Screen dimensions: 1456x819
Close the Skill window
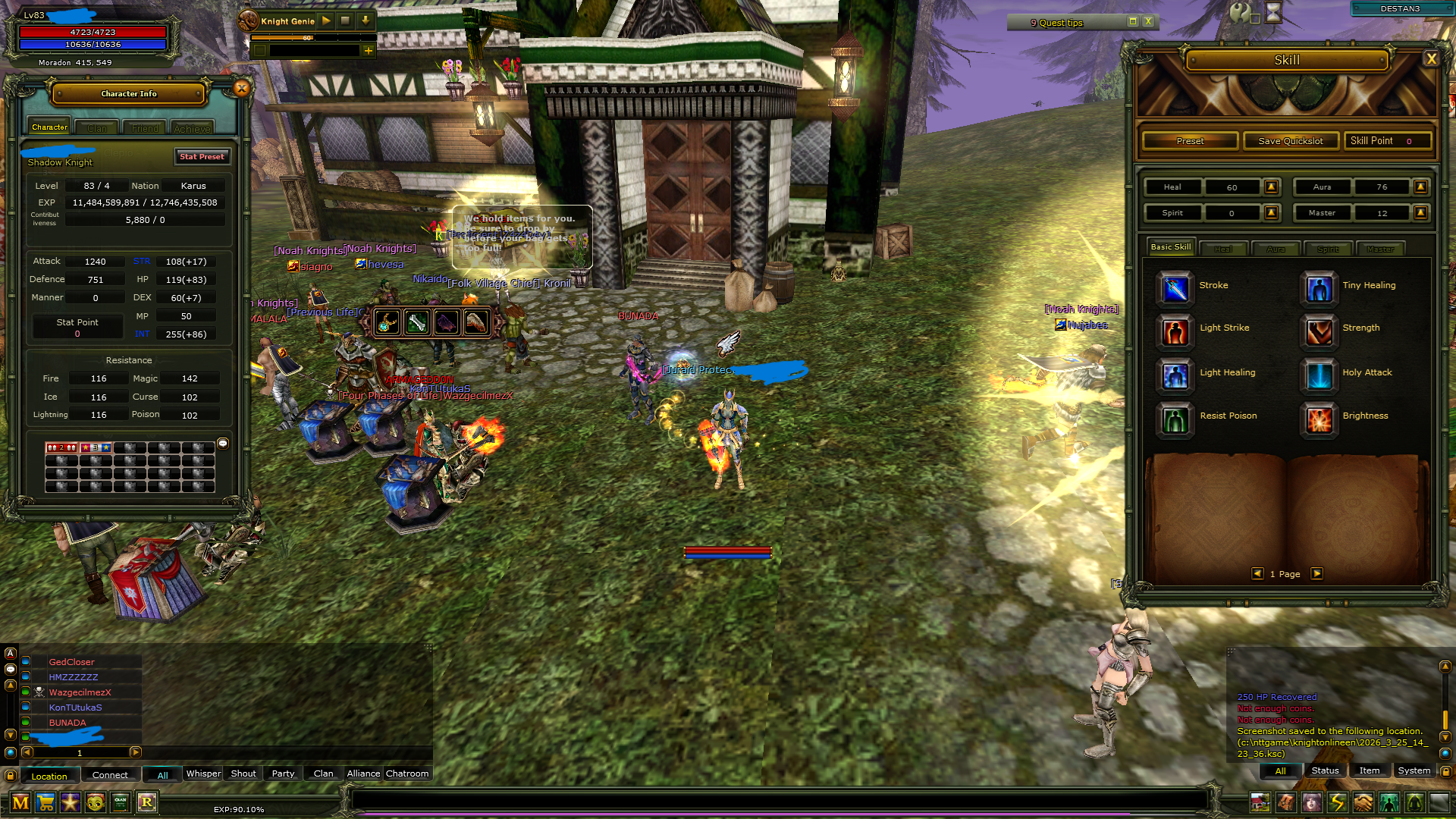1431,59
